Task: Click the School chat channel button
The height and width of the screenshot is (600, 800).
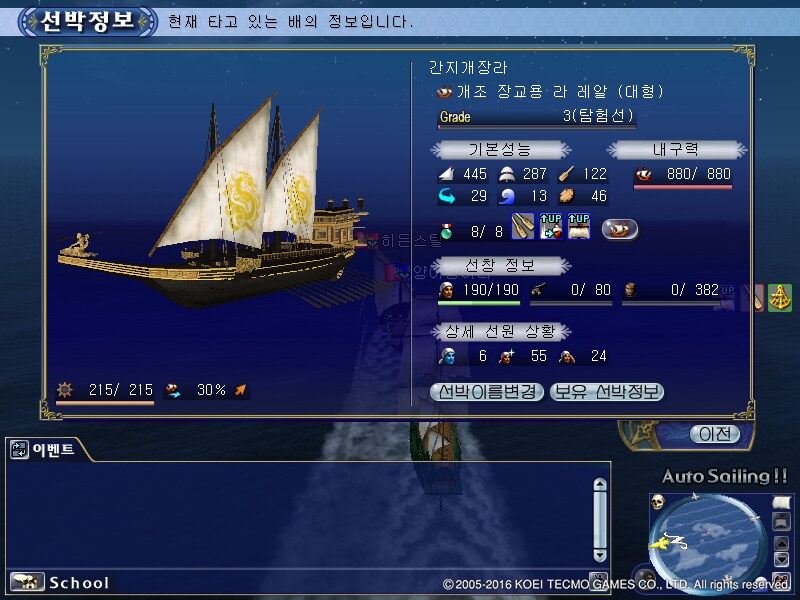Action: coord(60,582)
